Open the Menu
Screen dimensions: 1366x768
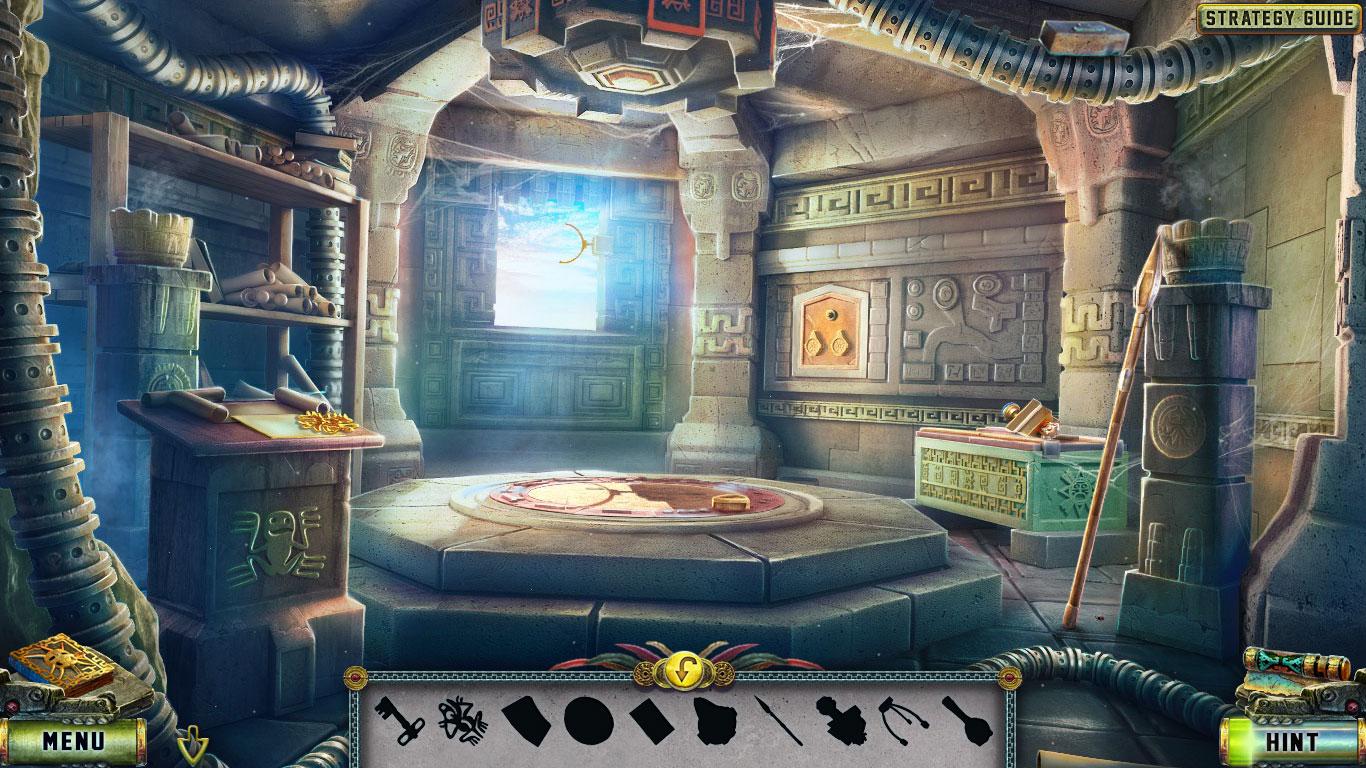click(x=75, y=741)
